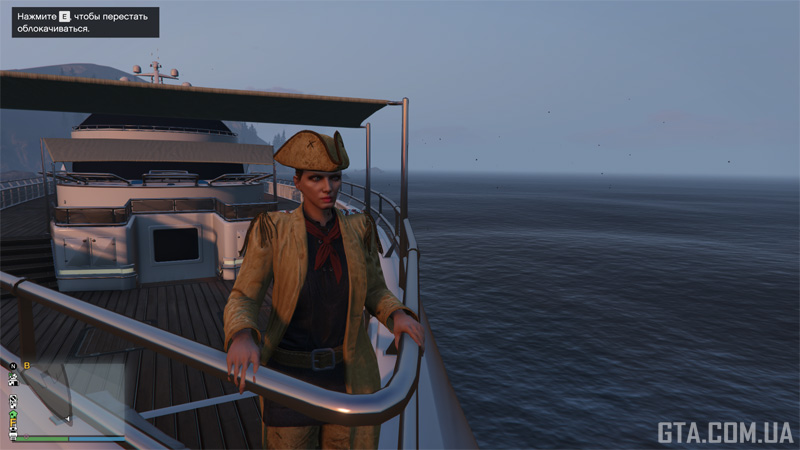This screenshot has height=450, width=800.
Task: Open the minimap radar
Action: [x=70, y=395]
